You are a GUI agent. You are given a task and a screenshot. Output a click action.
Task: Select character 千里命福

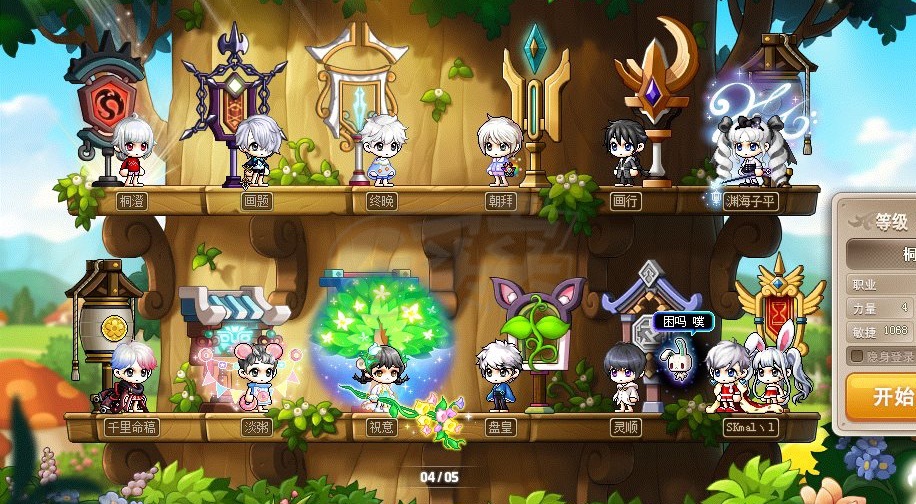(129, 376)
